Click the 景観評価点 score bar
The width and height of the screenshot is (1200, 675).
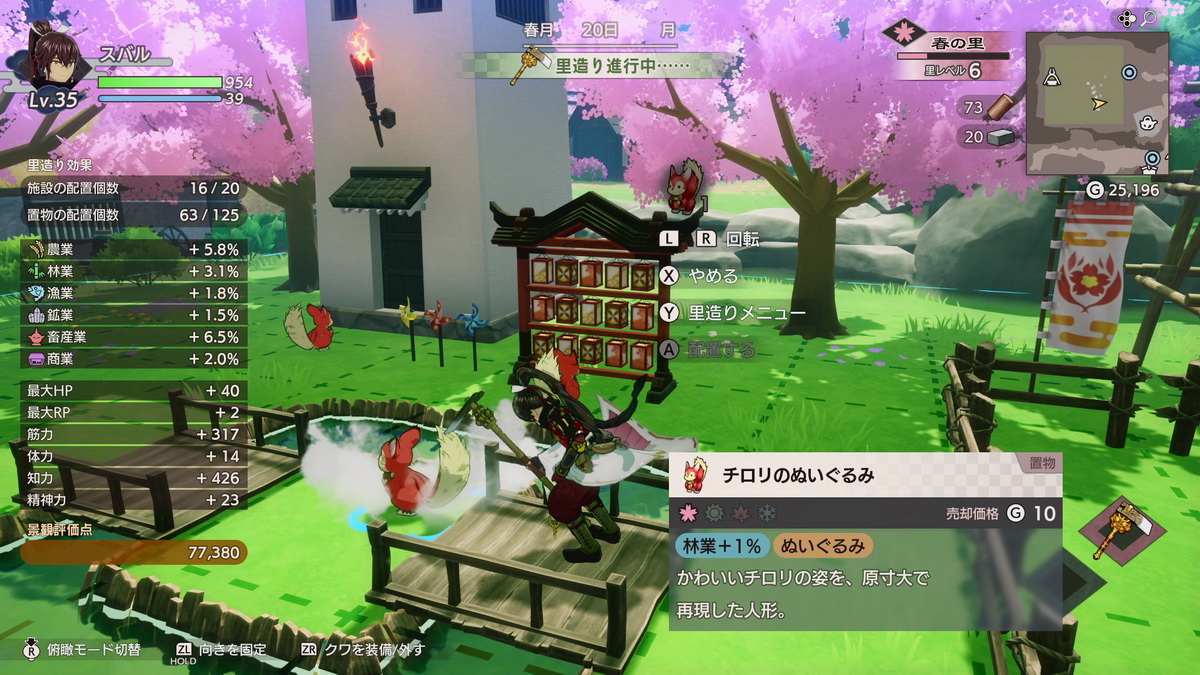click(133, 552)
